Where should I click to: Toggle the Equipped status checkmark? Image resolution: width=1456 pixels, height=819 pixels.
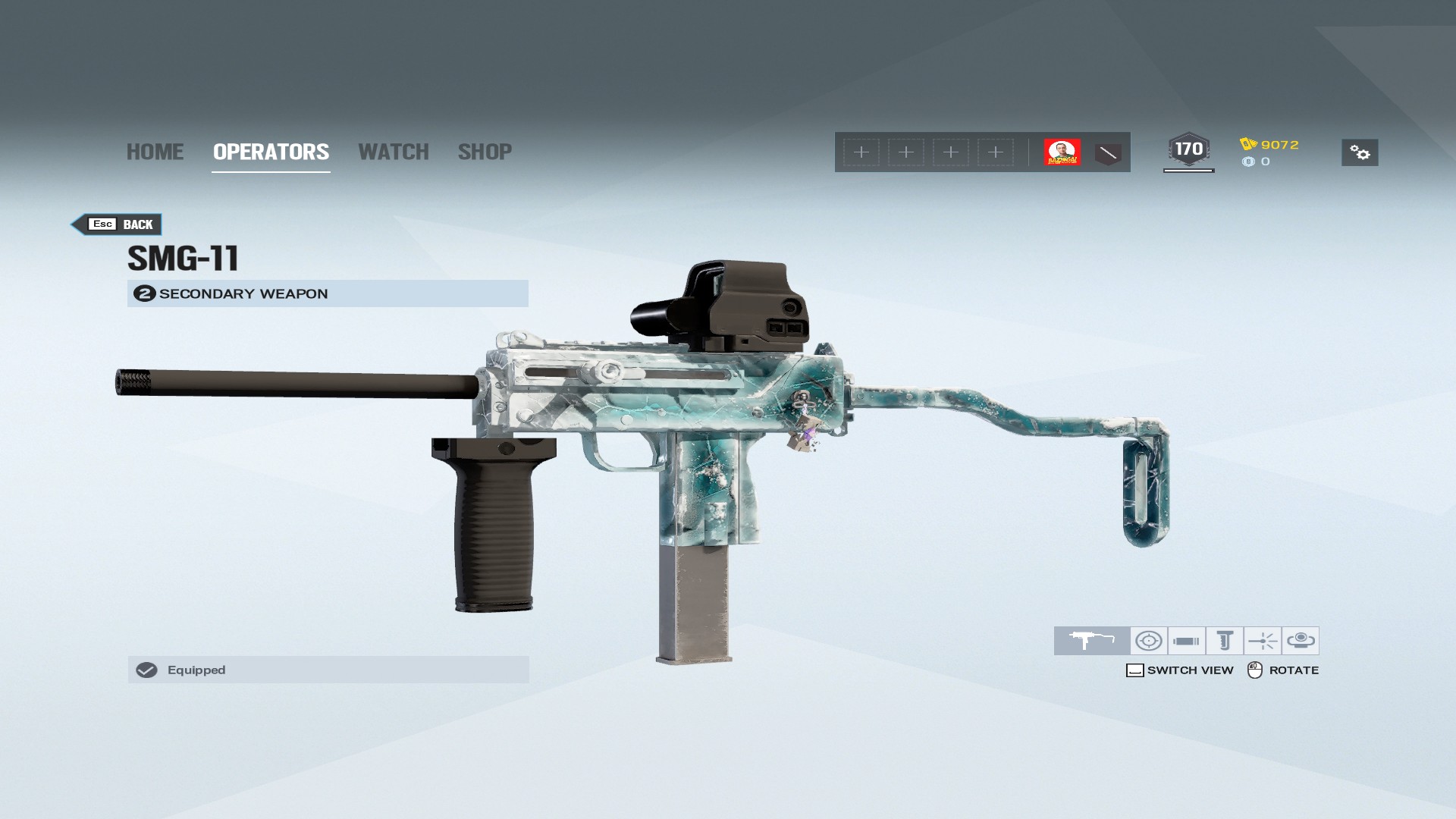[147, 670]
